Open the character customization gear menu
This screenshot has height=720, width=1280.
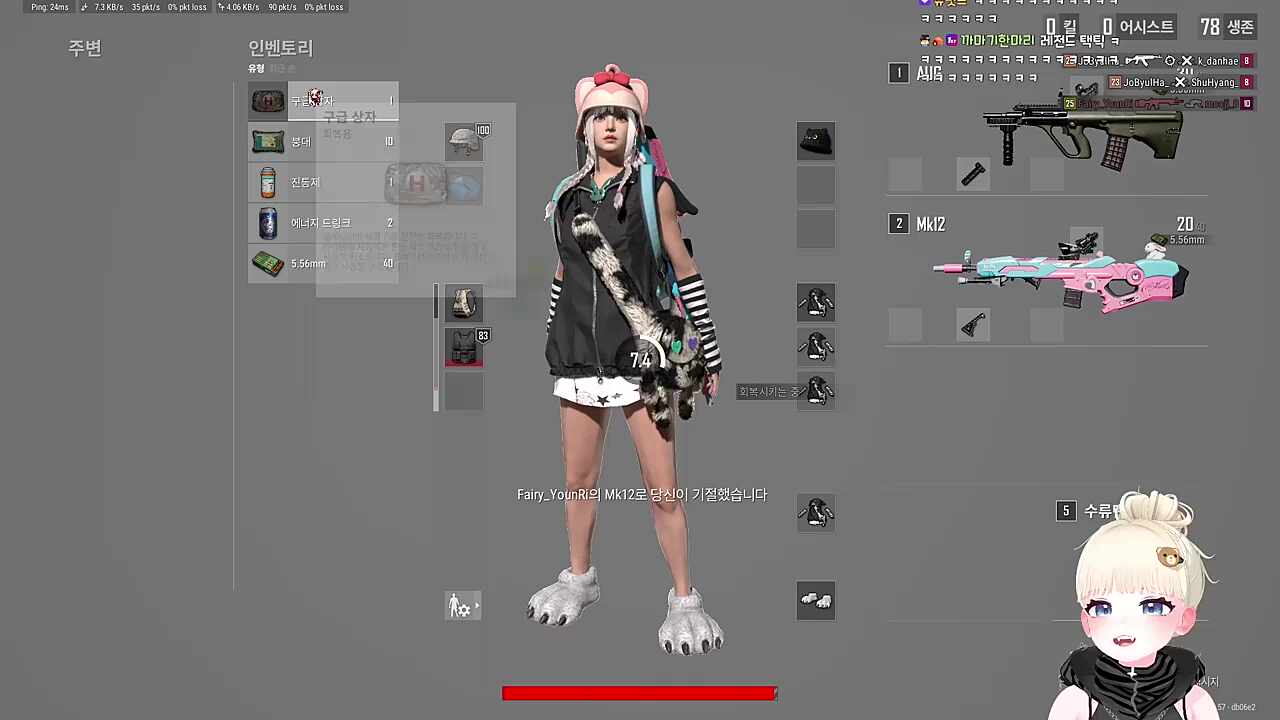[x=462, y=606]
